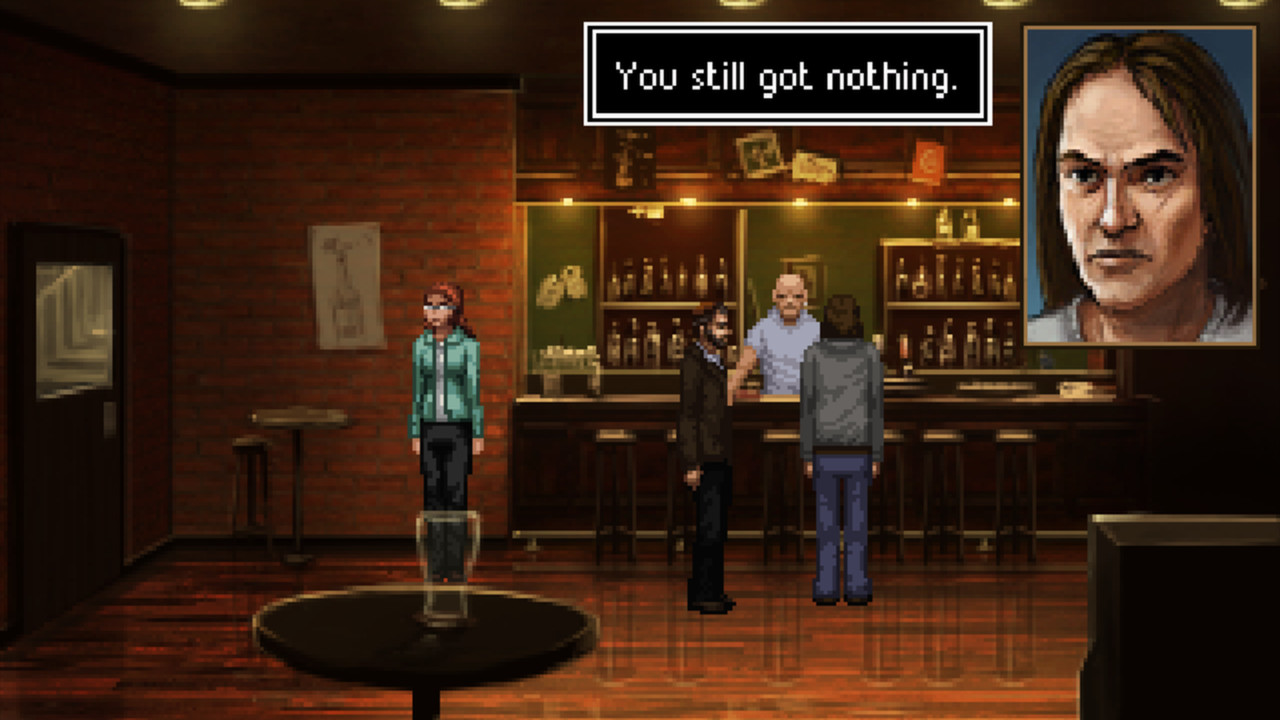This screenshot has width=1280, height=720.
Task: Dismiss the dialogue box saying You still got nothing
Action: pyautogui.click(x=783, y=70)
